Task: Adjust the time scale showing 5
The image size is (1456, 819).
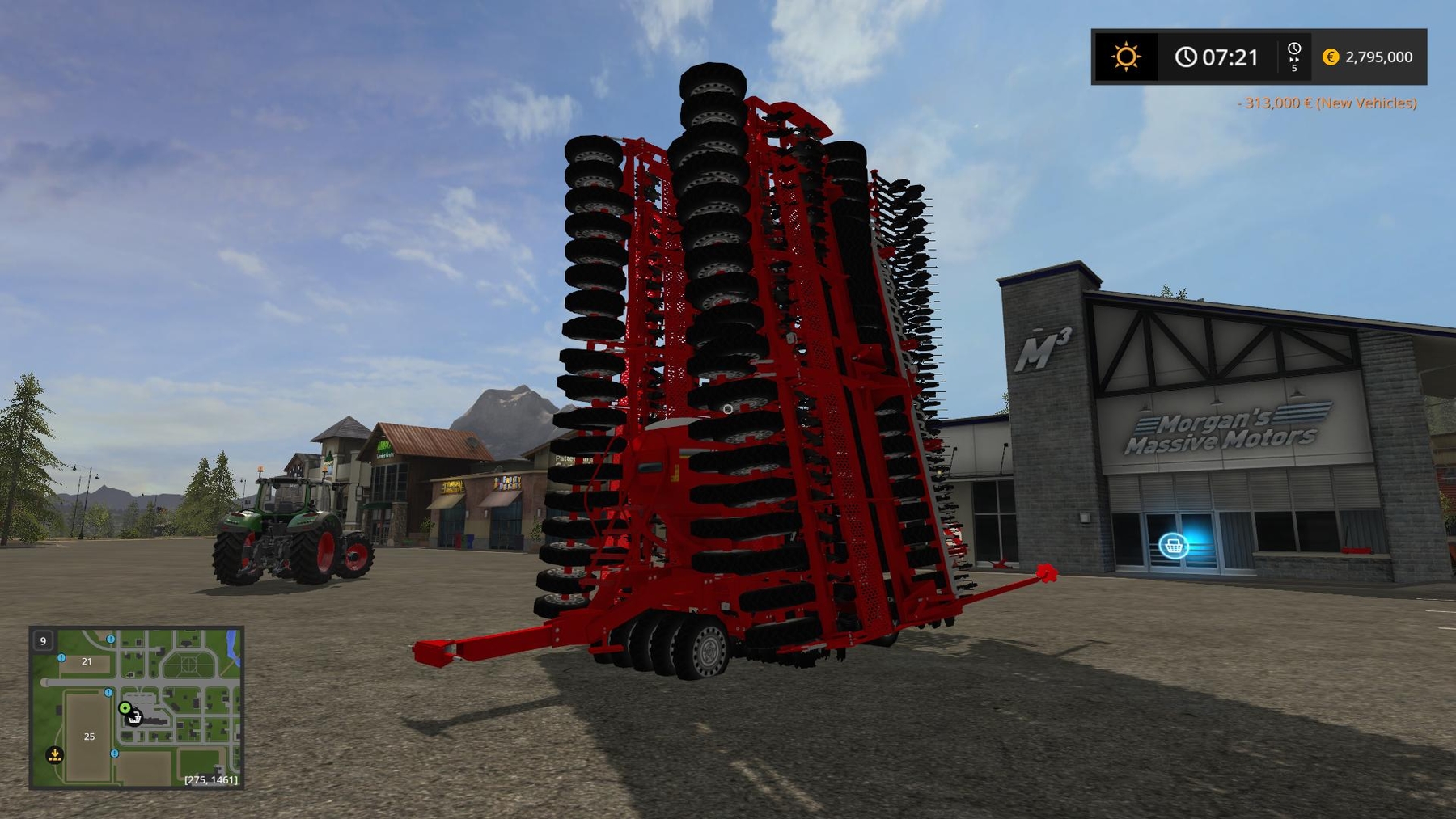Action: click(x=1294, y=68)
